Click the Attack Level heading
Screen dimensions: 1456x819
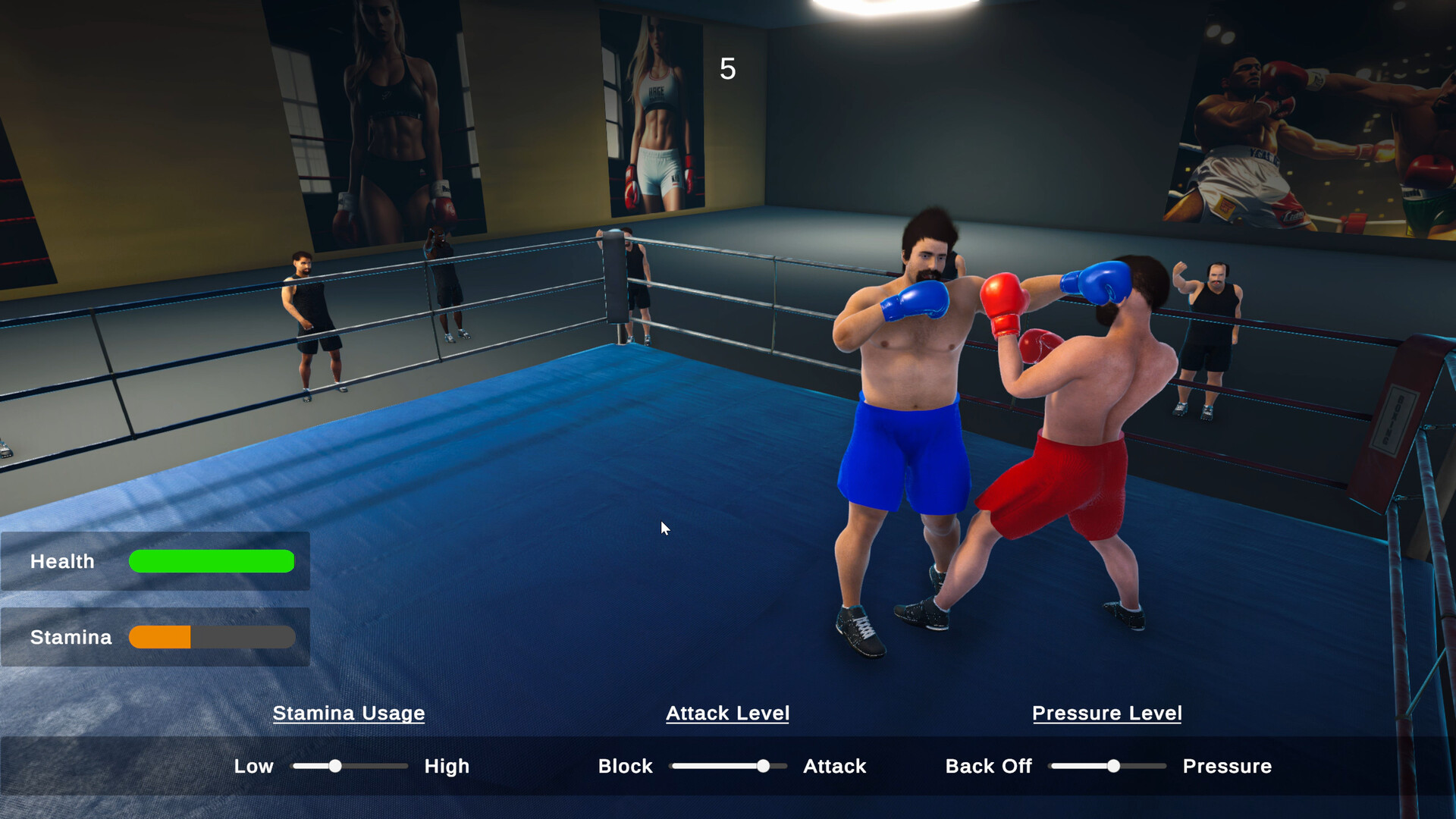tap(727, 713)
